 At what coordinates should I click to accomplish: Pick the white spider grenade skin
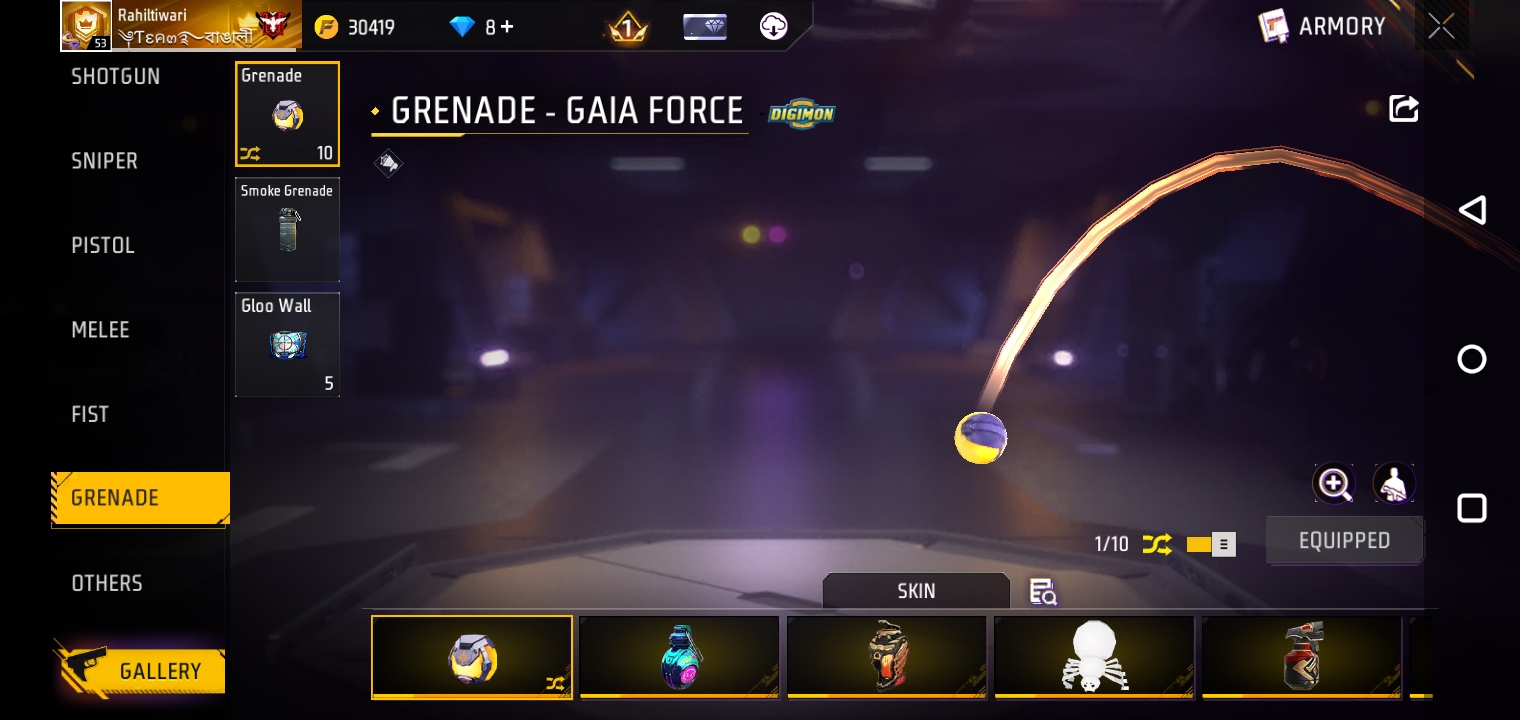(x=1094, y=656)
